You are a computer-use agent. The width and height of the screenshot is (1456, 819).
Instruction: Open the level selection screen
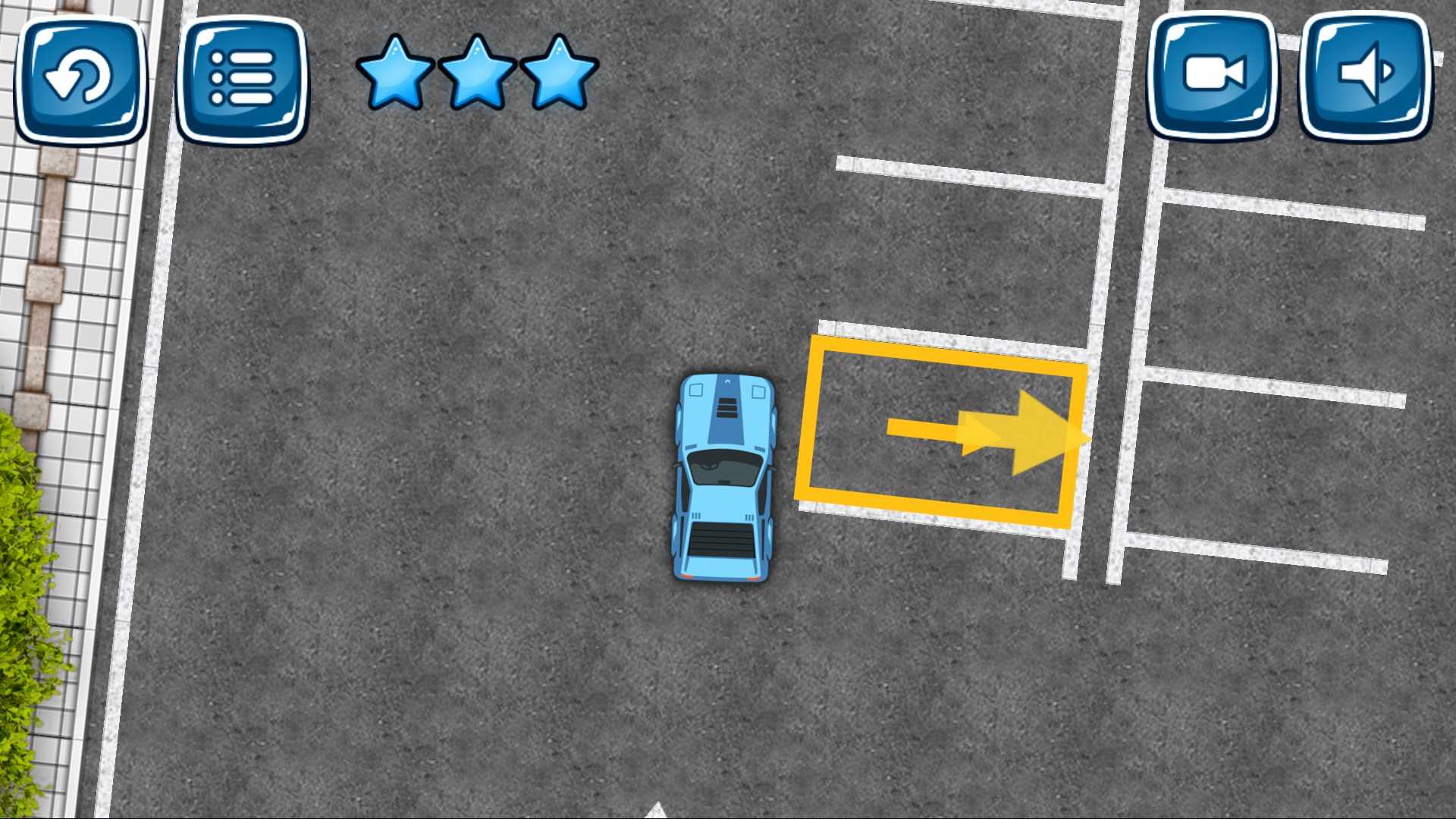point(243,79)
